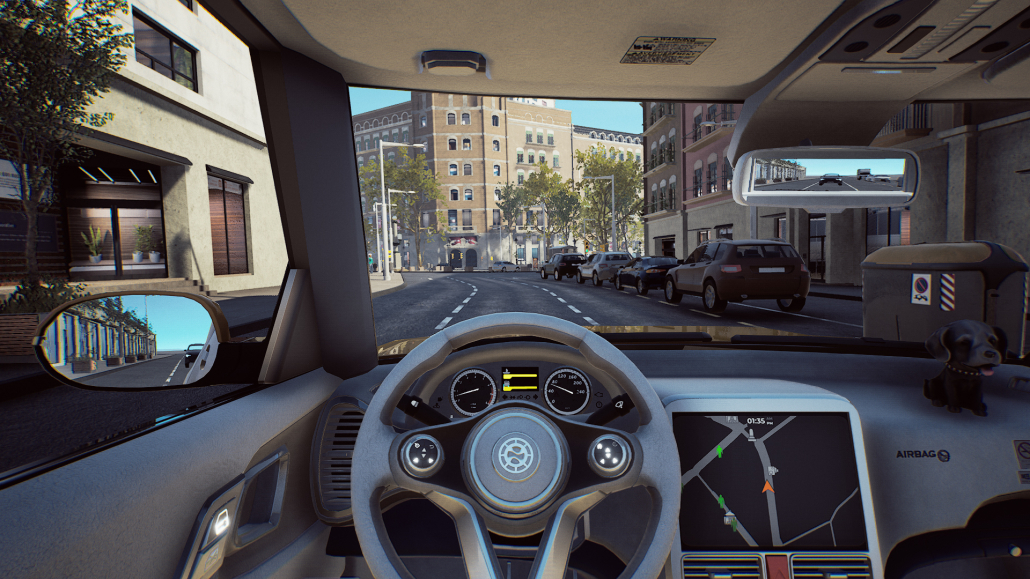
Task: Select the orange taxi arrow on the GPS
Action: [768, 486]
